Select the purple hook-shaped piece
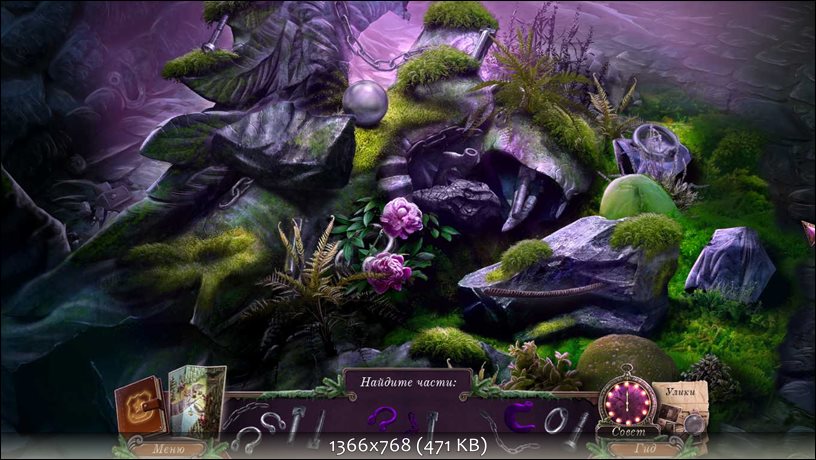Image resolution: width=816 pixels, height=460 pixels. pyautogui.click(x=381, y=418)
